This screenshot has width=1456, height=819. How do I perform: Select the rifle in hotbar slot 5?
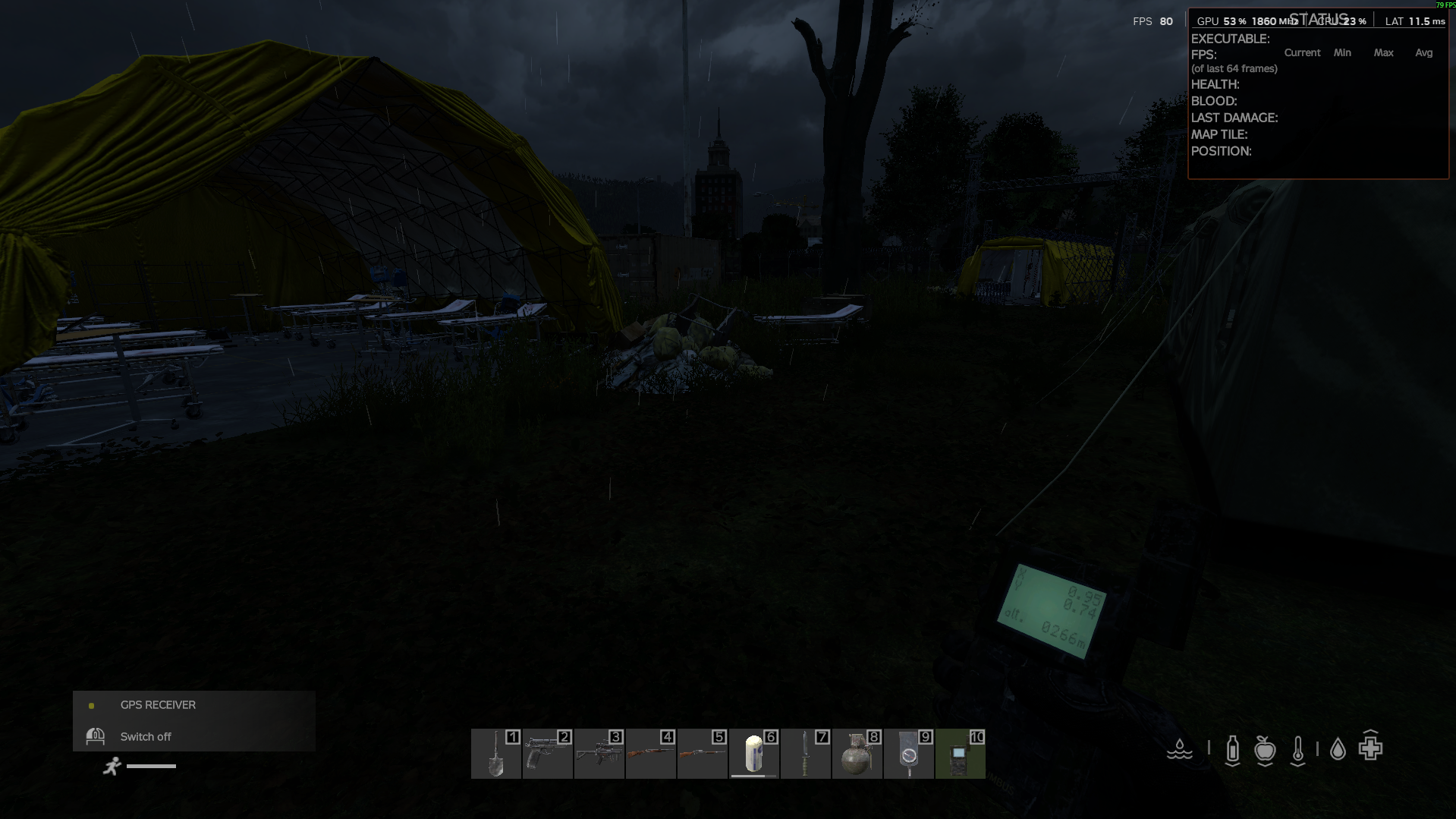[x=702, y=754]
